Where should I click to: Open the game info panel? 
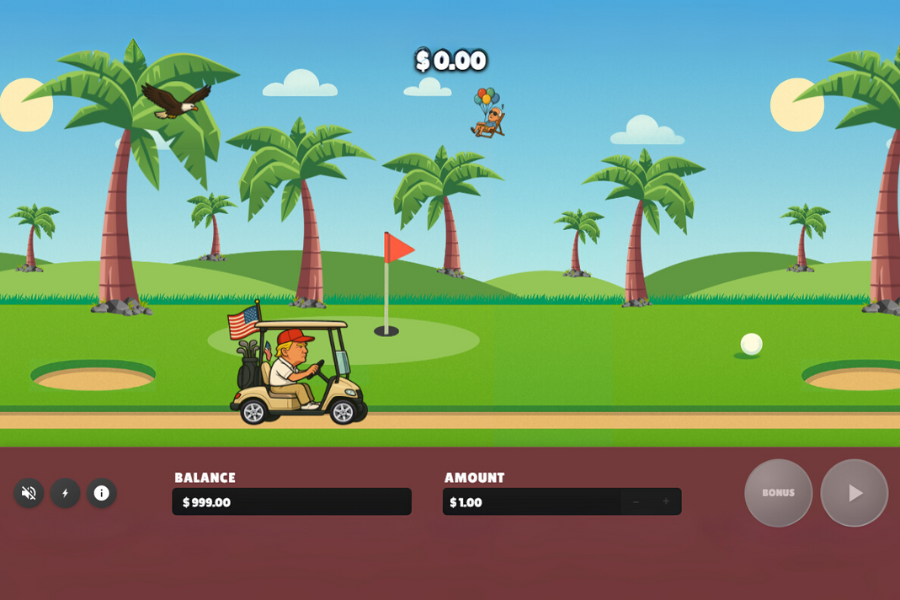coord(101,493)
